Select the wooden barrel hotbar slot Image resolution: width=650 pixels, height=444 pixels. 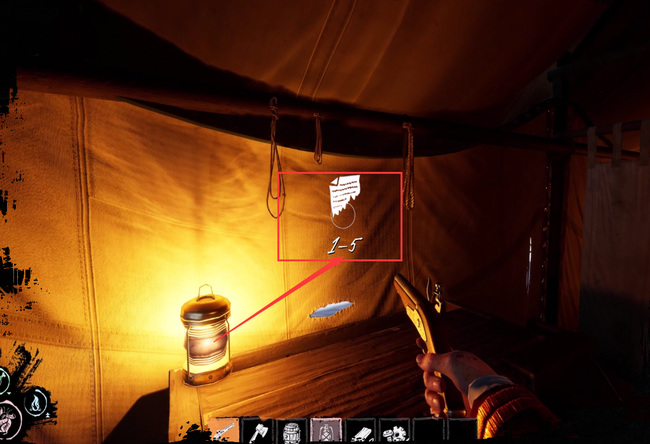(292, 432)
